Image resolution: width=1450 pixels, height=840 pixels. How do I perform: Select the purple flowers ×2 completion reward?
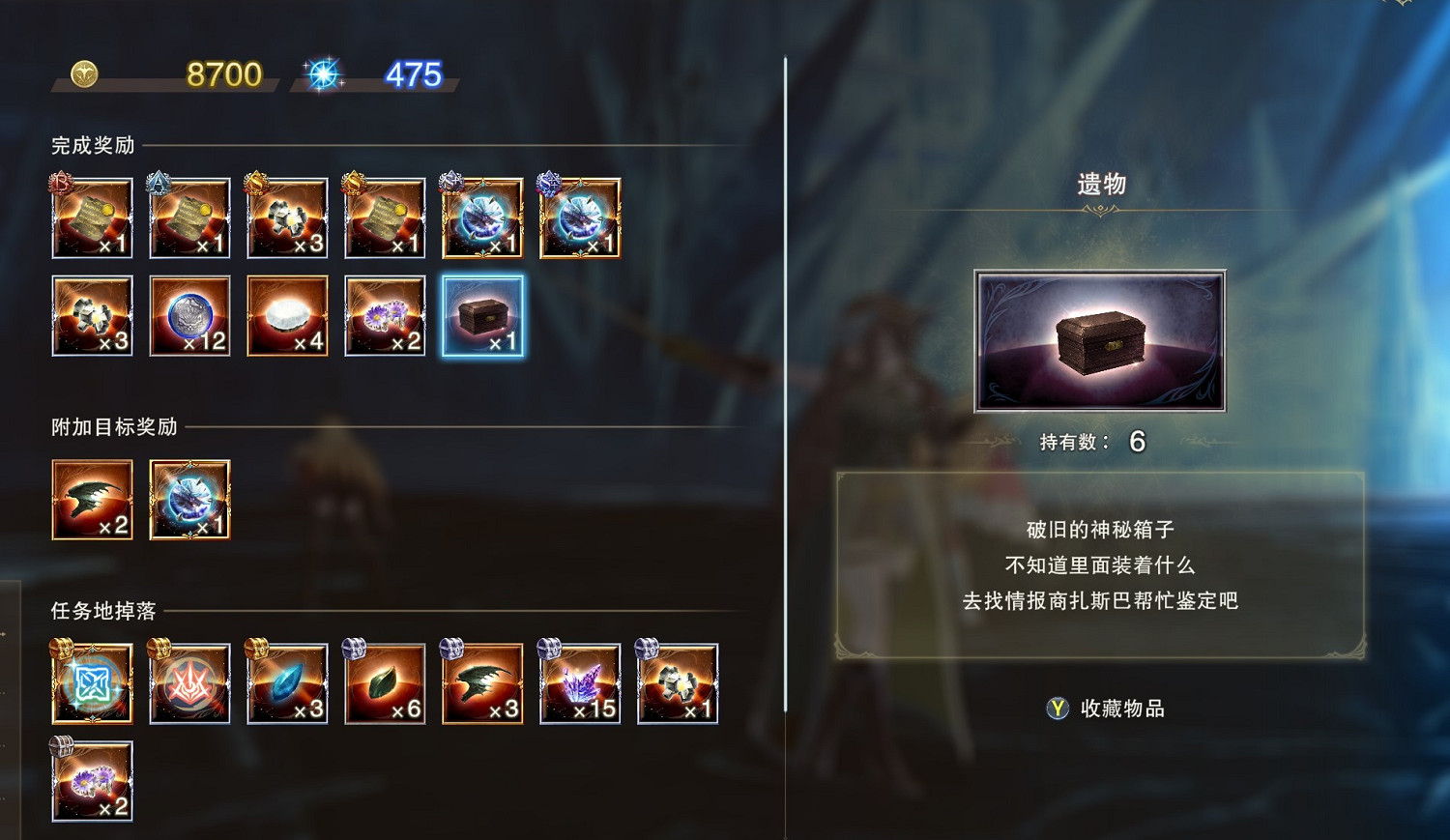385,315
